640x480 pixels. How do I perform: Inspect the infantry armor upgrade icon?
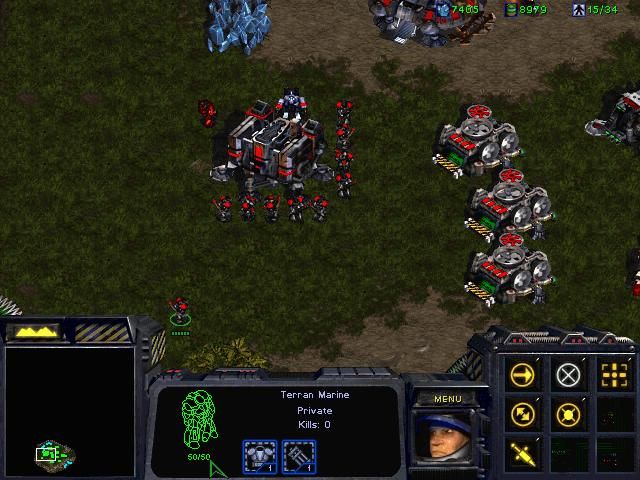tap(258, 456)
